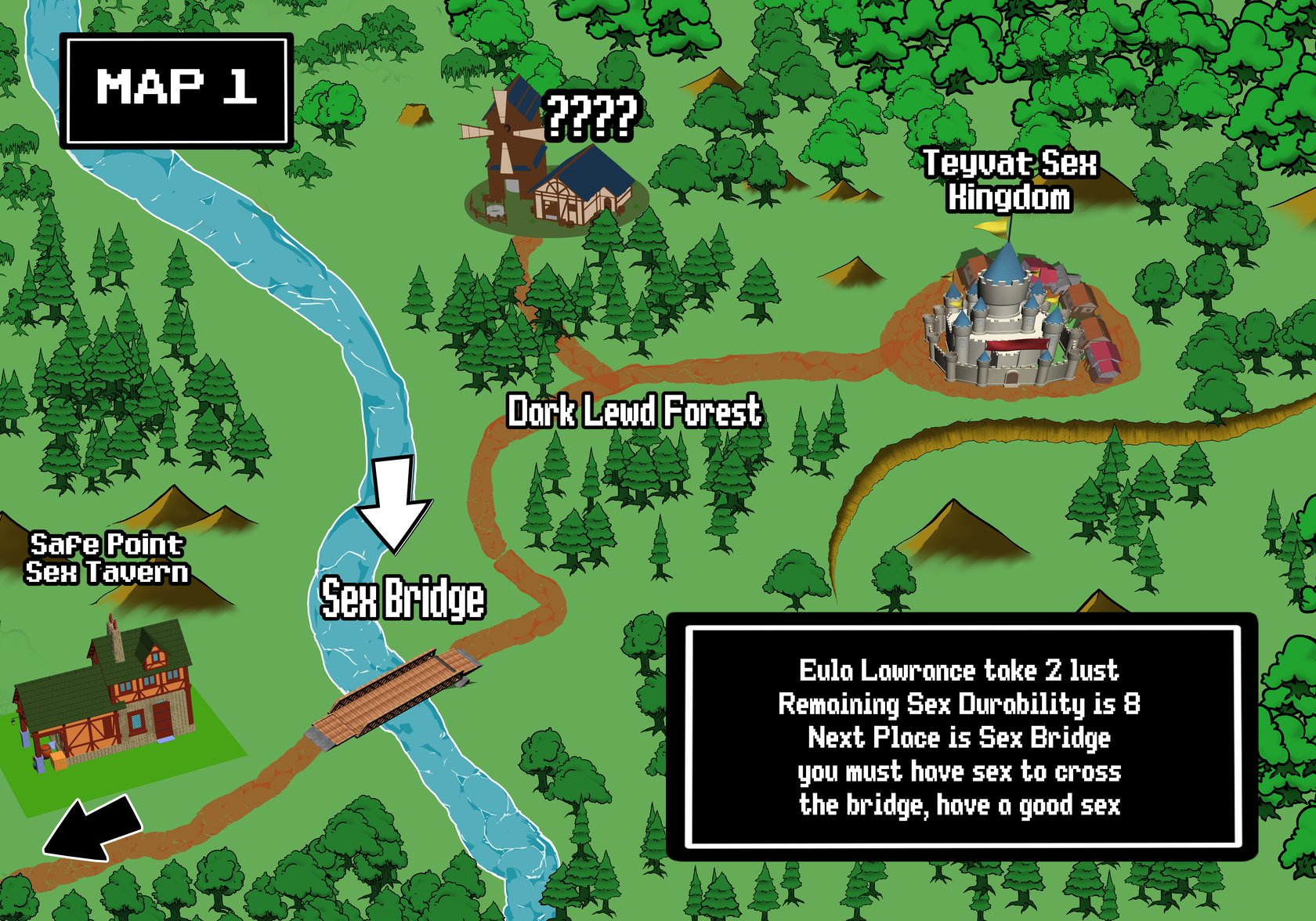The image size is (1316, 921).
Task: Select the Sex Bridge map location label
Action: point(403,600)
